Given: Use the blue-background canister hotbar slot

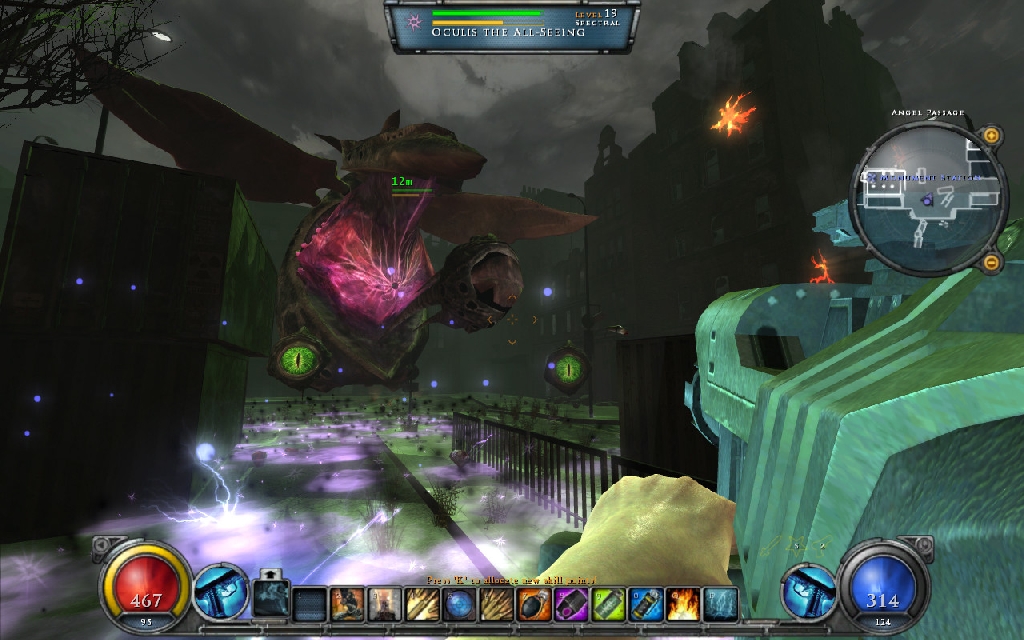Looking at the screenshot, I should [645, 604].
